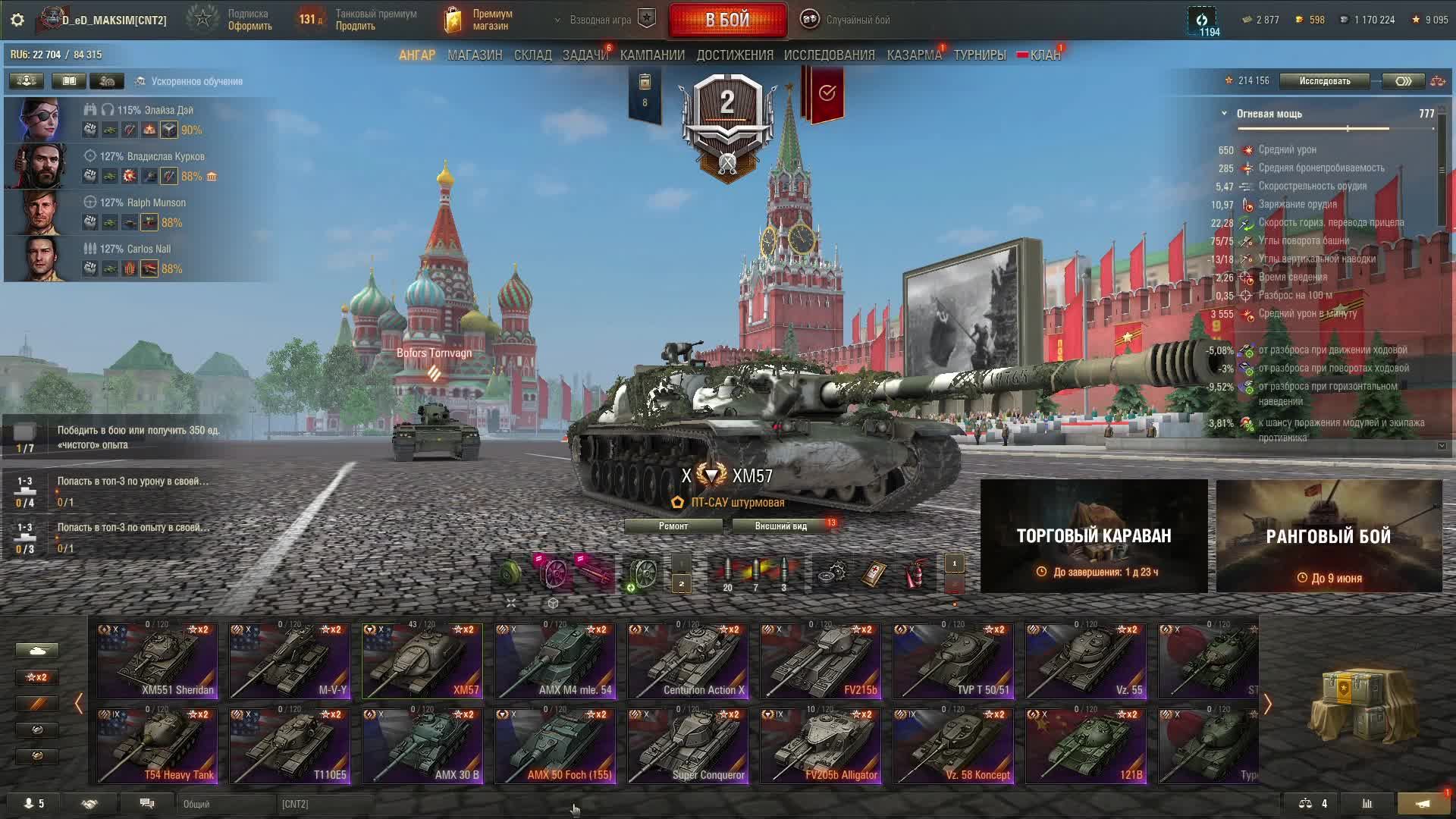The width and height of the screenshot is (1456, 819).
Task: Select the TVP T 50/51 tank
Action: tap(953, 661)
